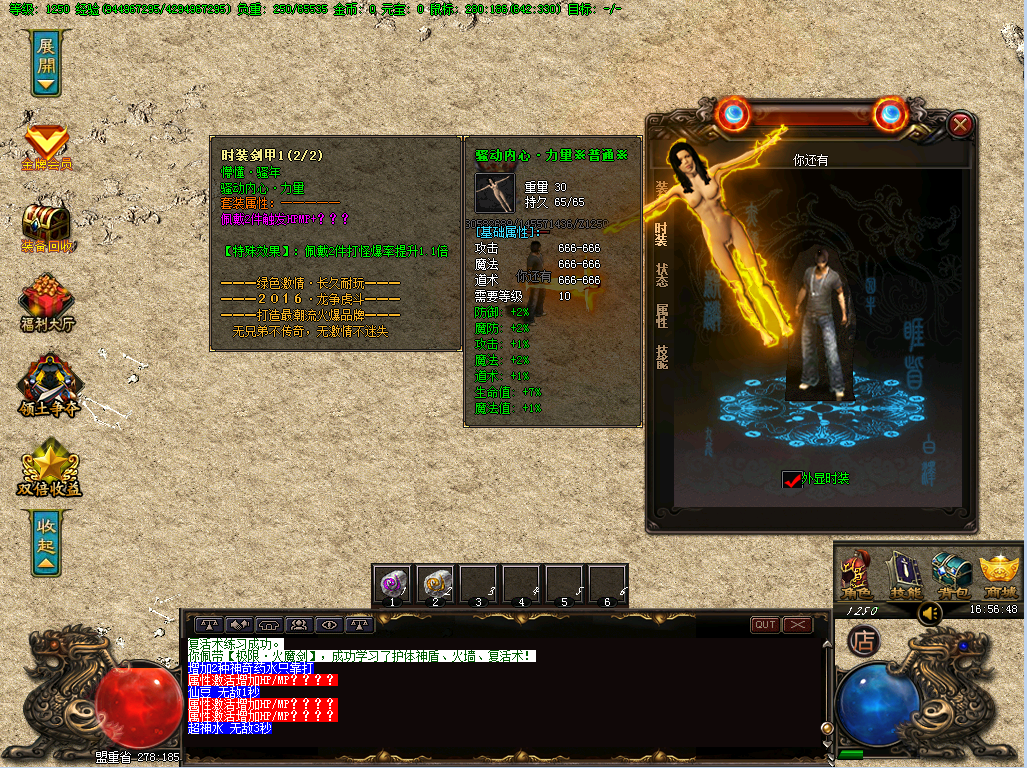
Task: Close the character panel with the red X
Action: click(x=960, y=125)
